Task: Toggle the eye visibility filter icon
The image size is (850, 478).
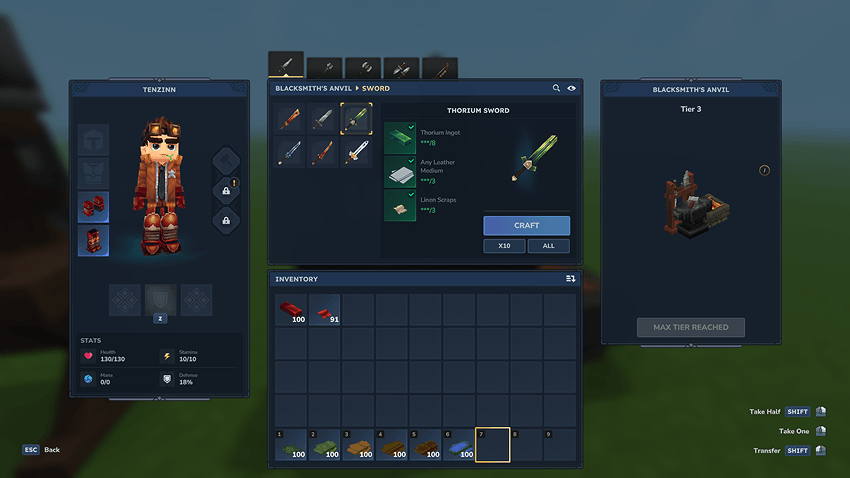Action: pyautogui.click(x=572, y=88)
